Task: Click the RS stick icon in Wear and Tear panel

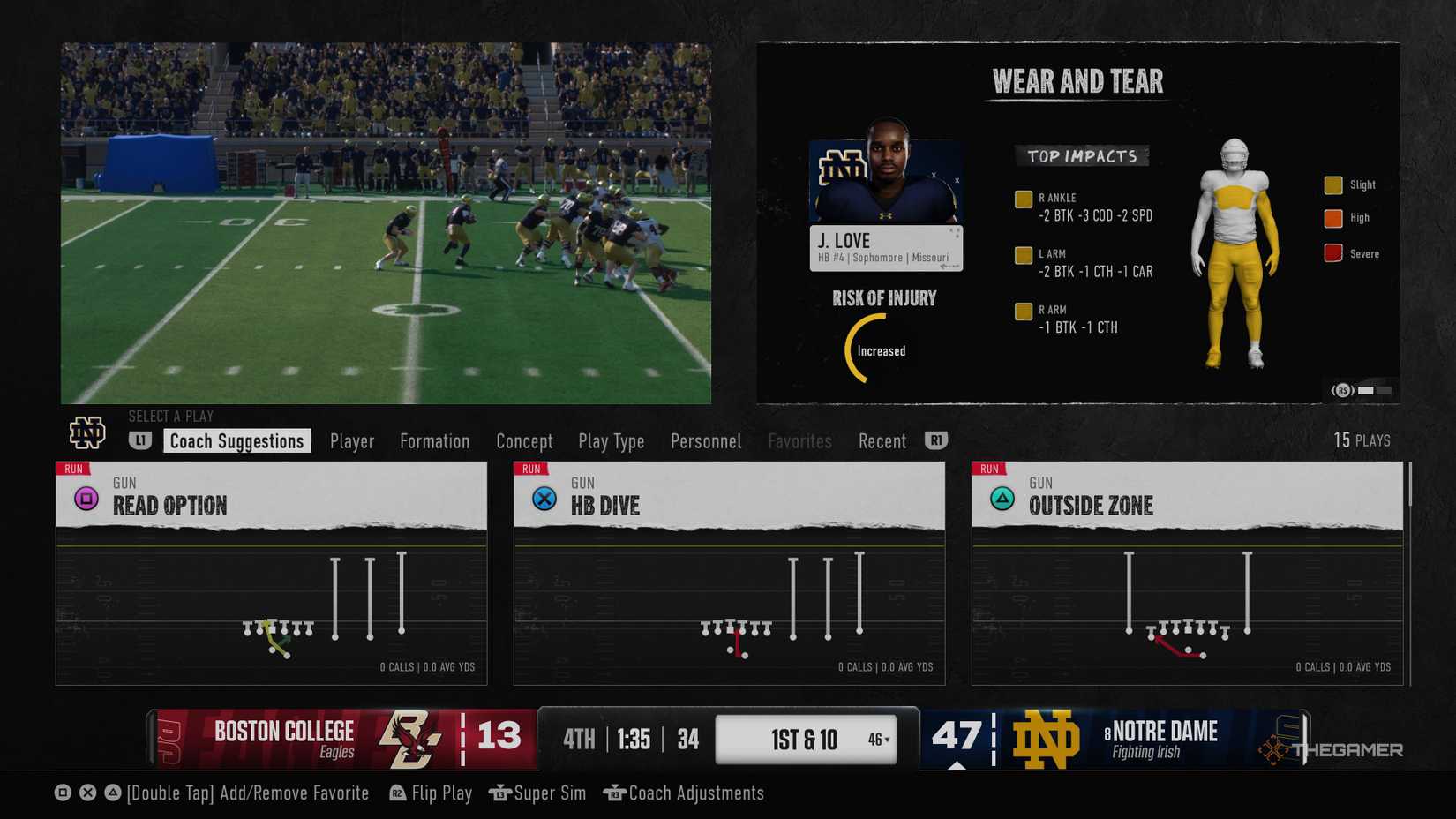Action: click(1341, 389)
